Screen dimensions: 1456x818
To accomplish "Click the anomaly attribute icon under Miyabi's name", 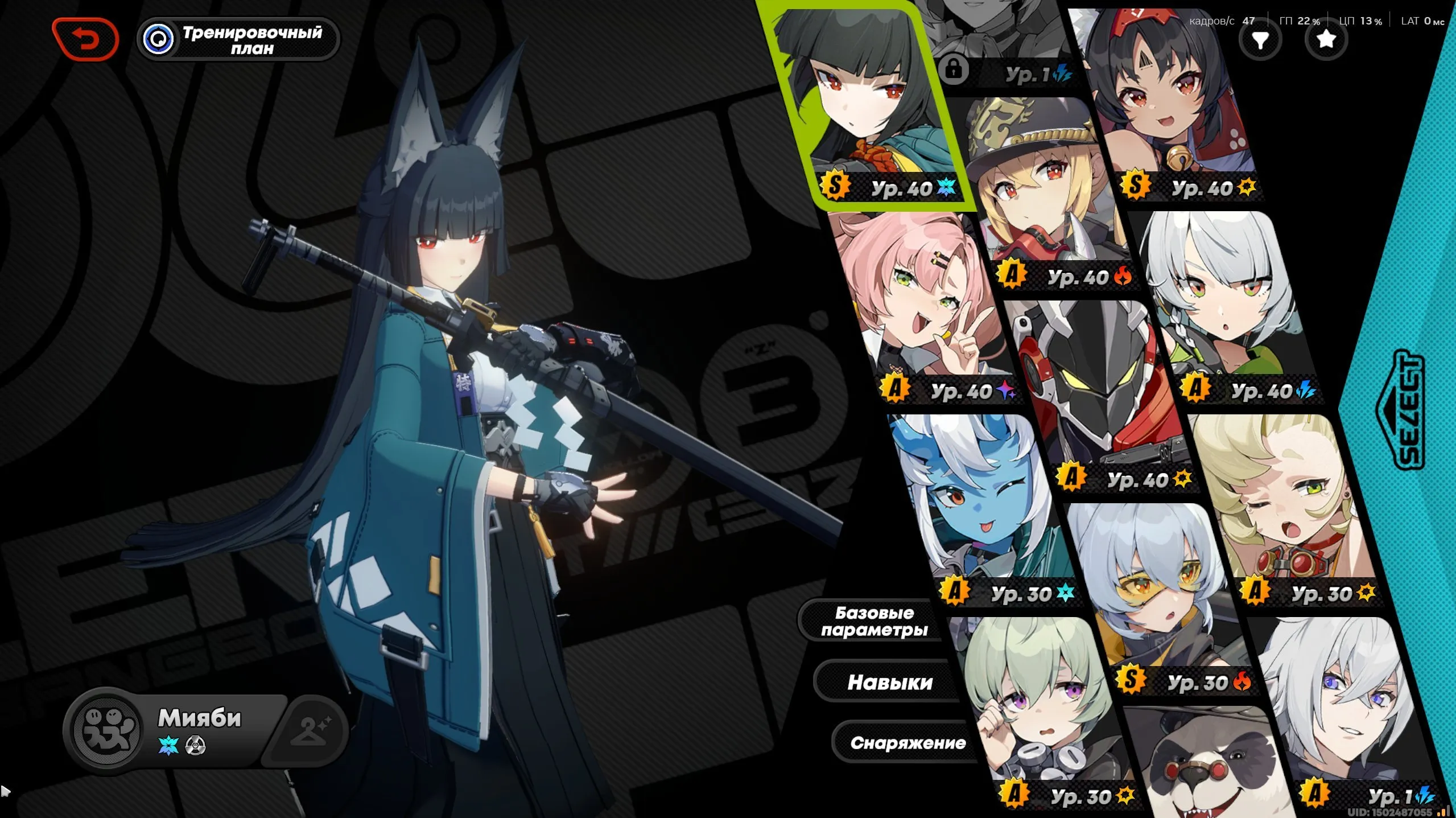I will (195, 747).
